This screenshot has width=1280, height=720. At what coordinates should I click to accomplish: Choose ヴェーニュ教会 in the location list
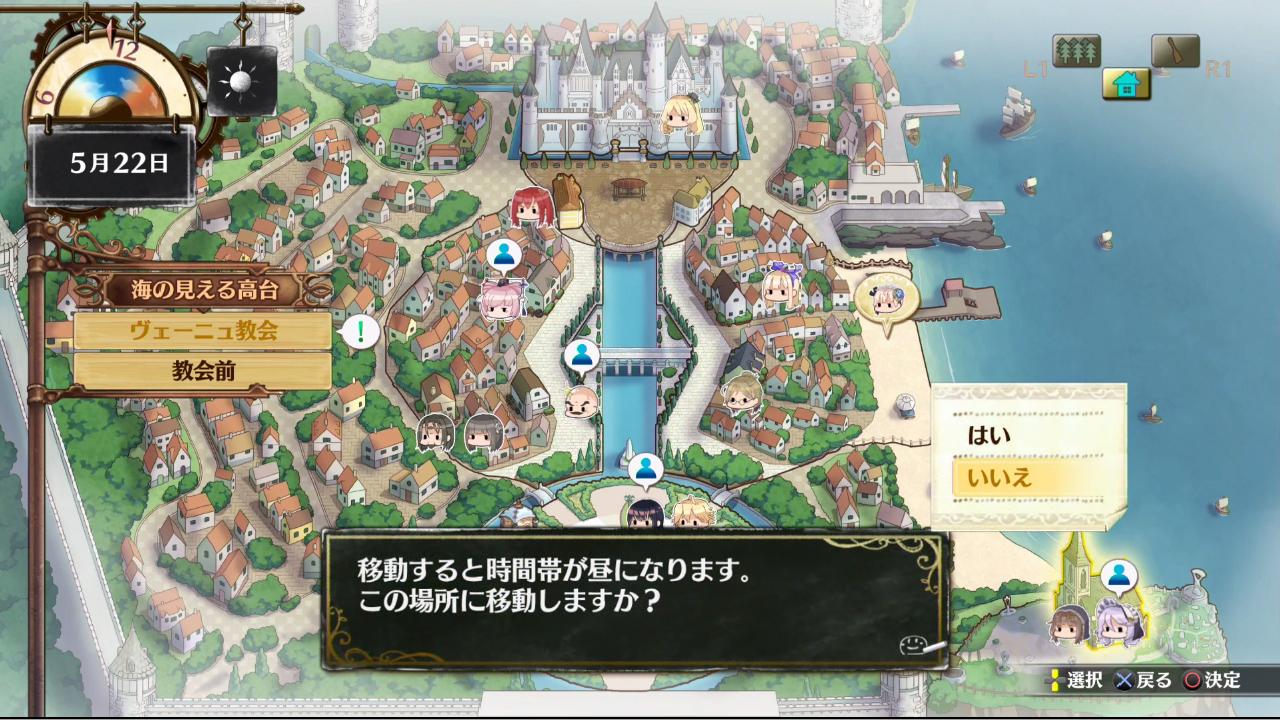coord(203,331)
